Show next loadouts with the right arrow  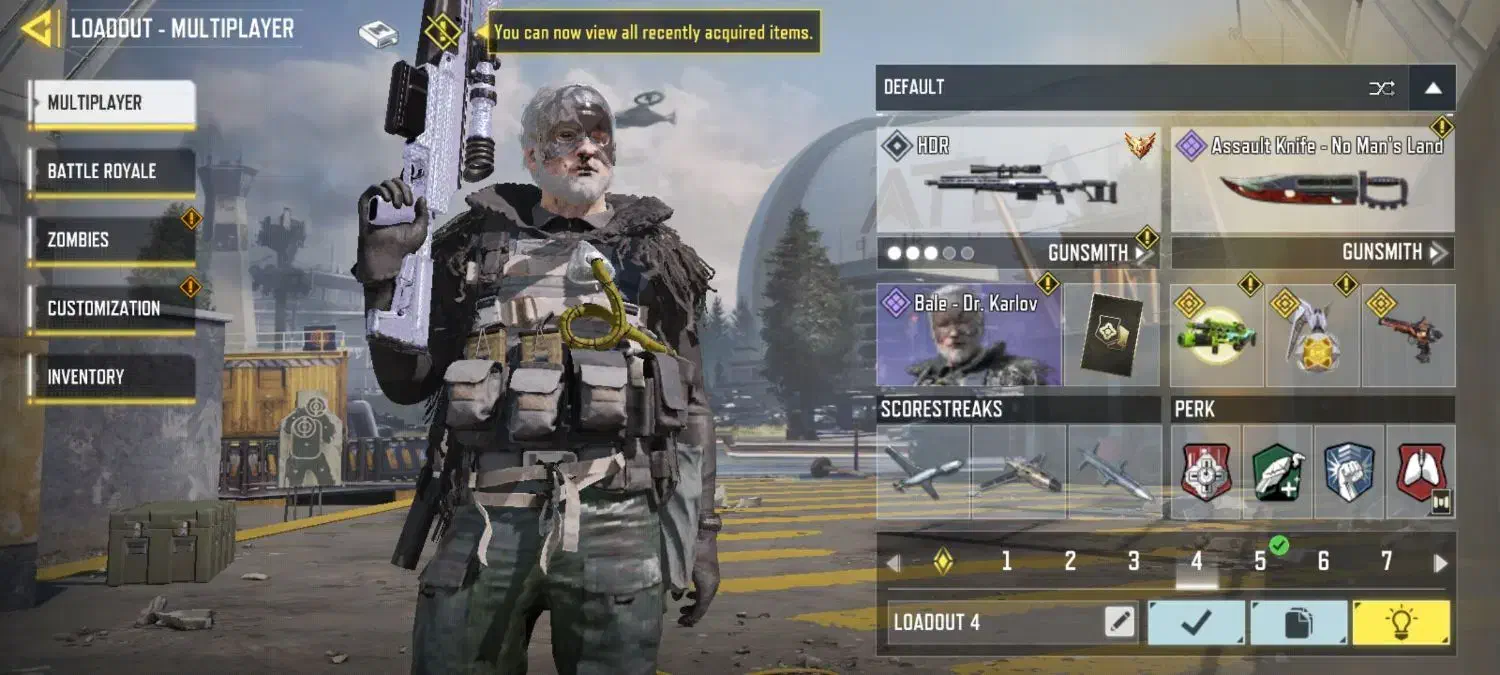pyautogui.click(x=1441, y=563)
